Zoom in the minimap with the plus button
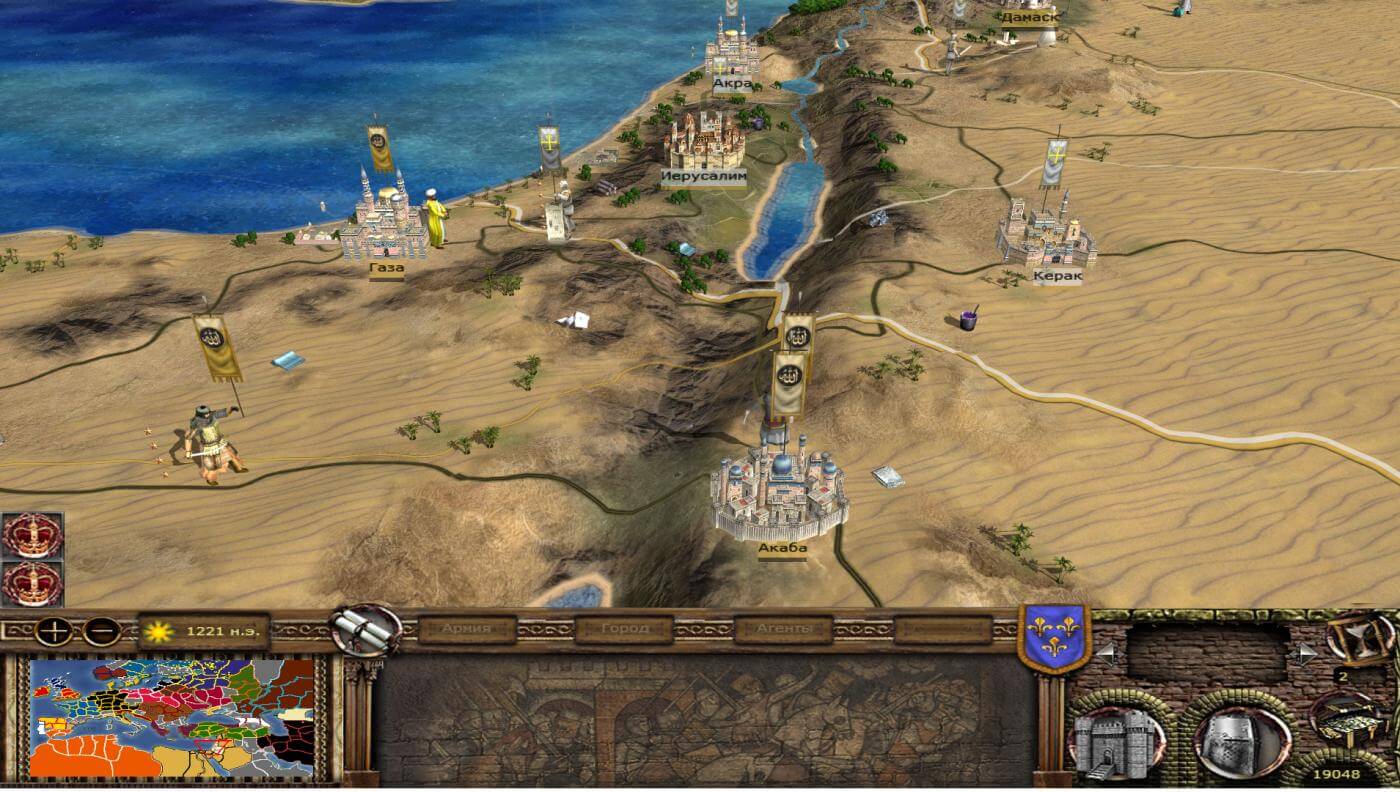This screenshot has height=792, width=1400. point(51,631)
